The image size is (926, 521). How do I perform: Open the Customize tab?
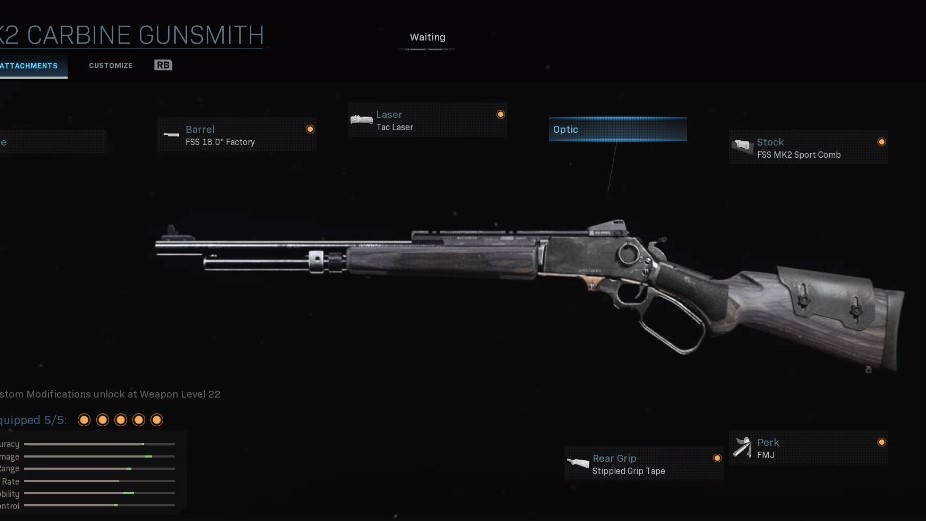(x=110, y=66)
